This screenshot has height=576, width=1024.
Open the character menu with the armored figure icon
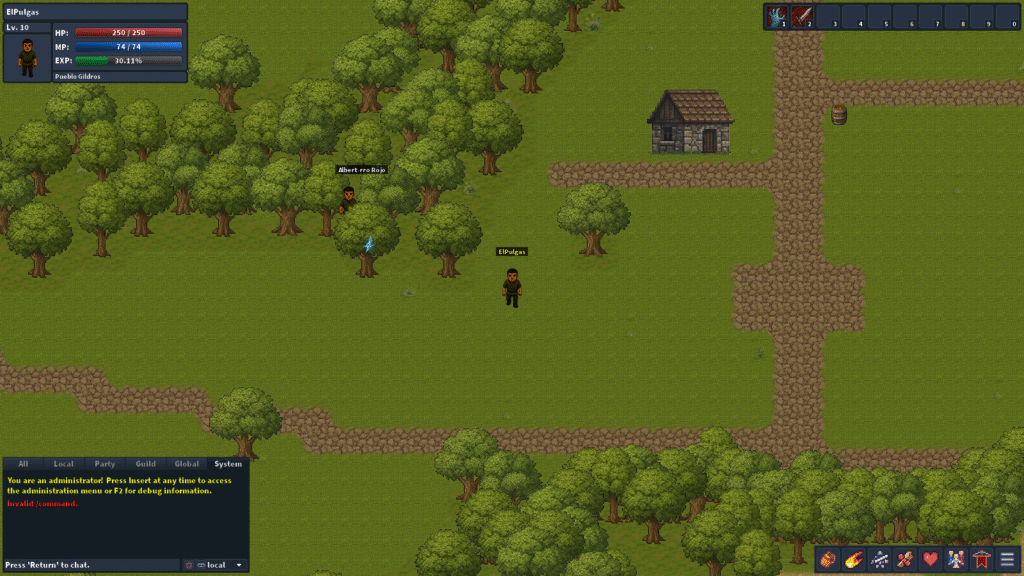880,559
